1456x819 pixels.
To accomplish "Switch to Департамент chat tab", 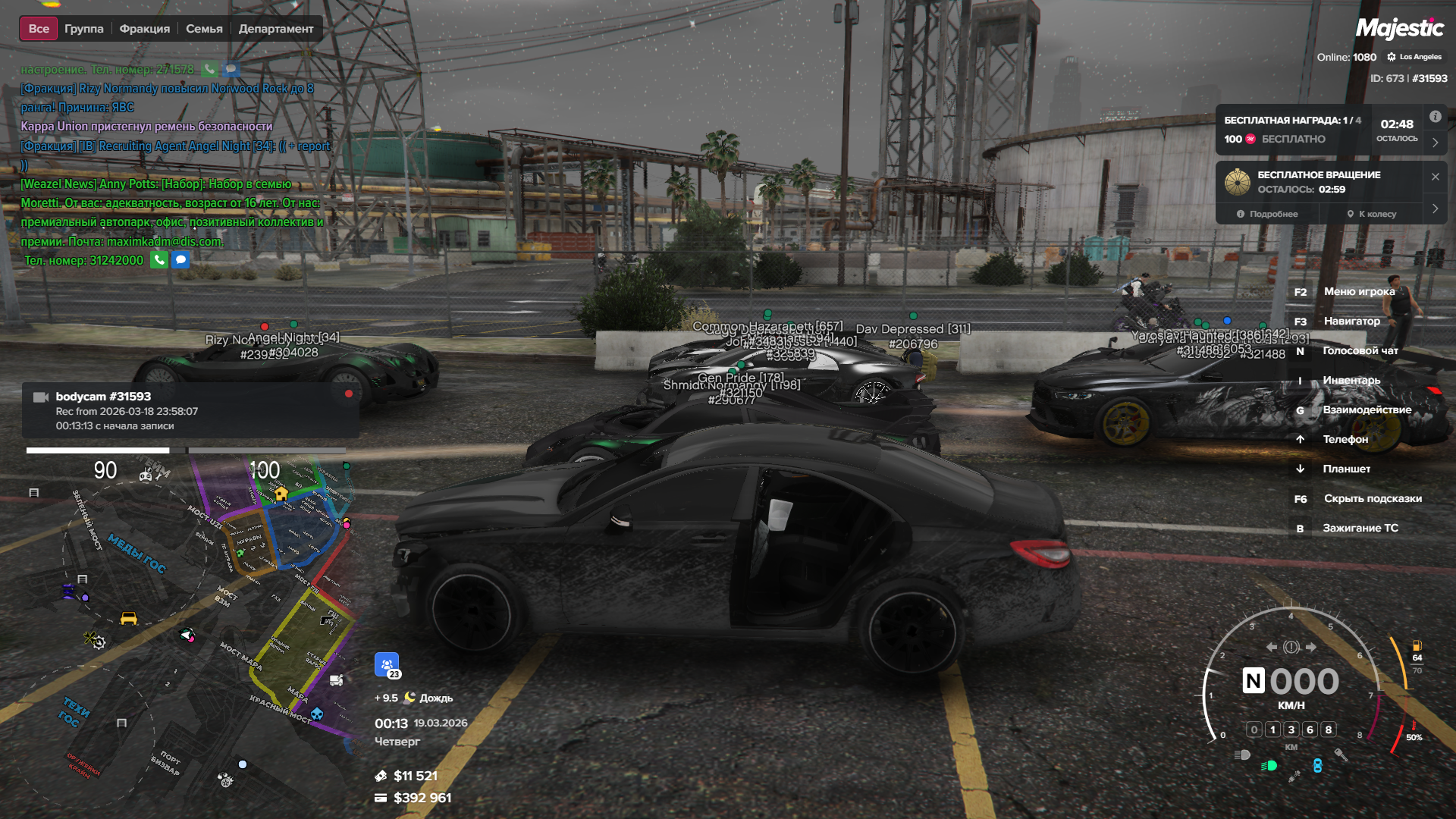I will click(x=275, y=29).
